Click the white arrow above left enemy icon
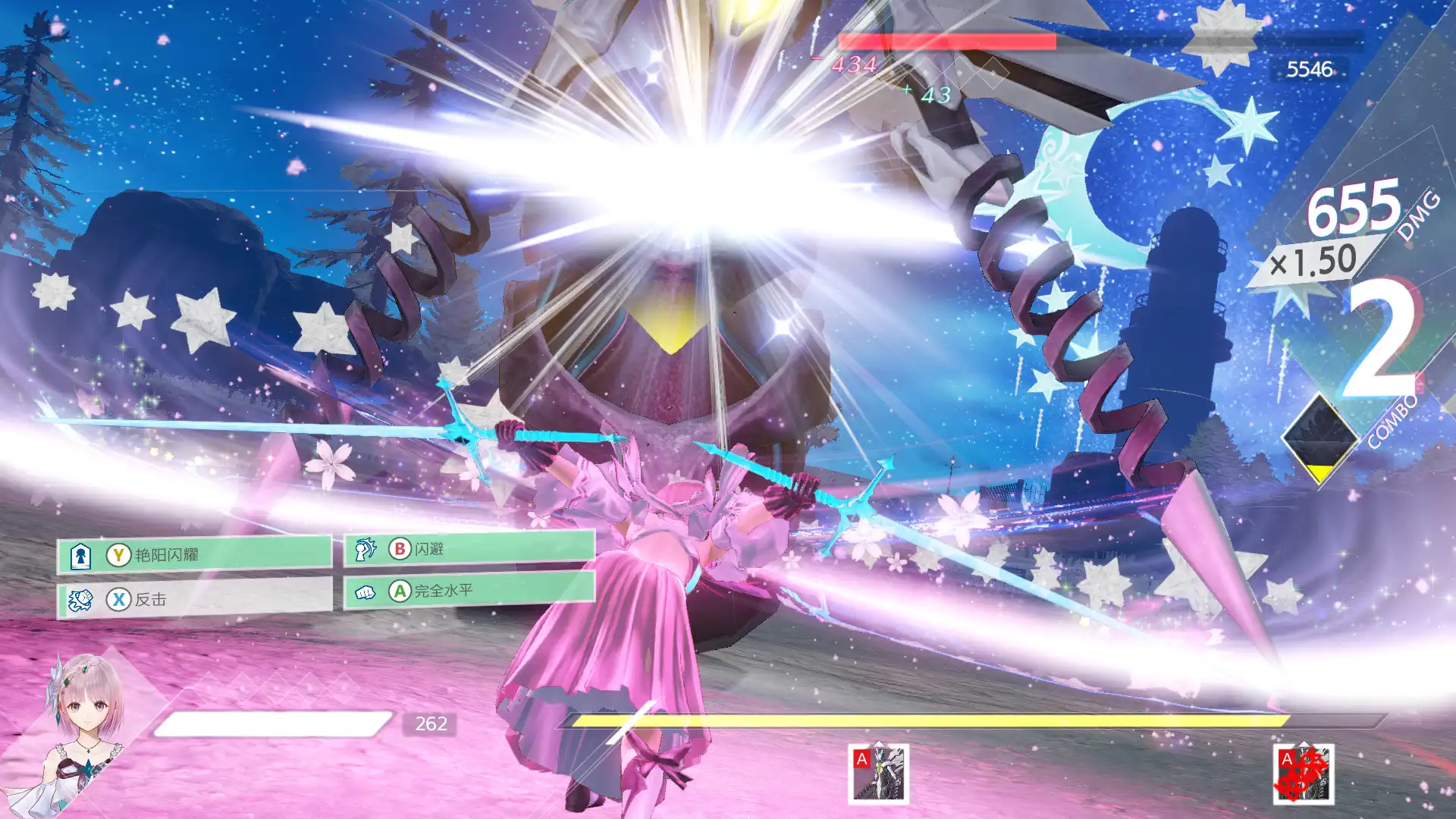This screenshot has width=1456, height=819. 879,745
